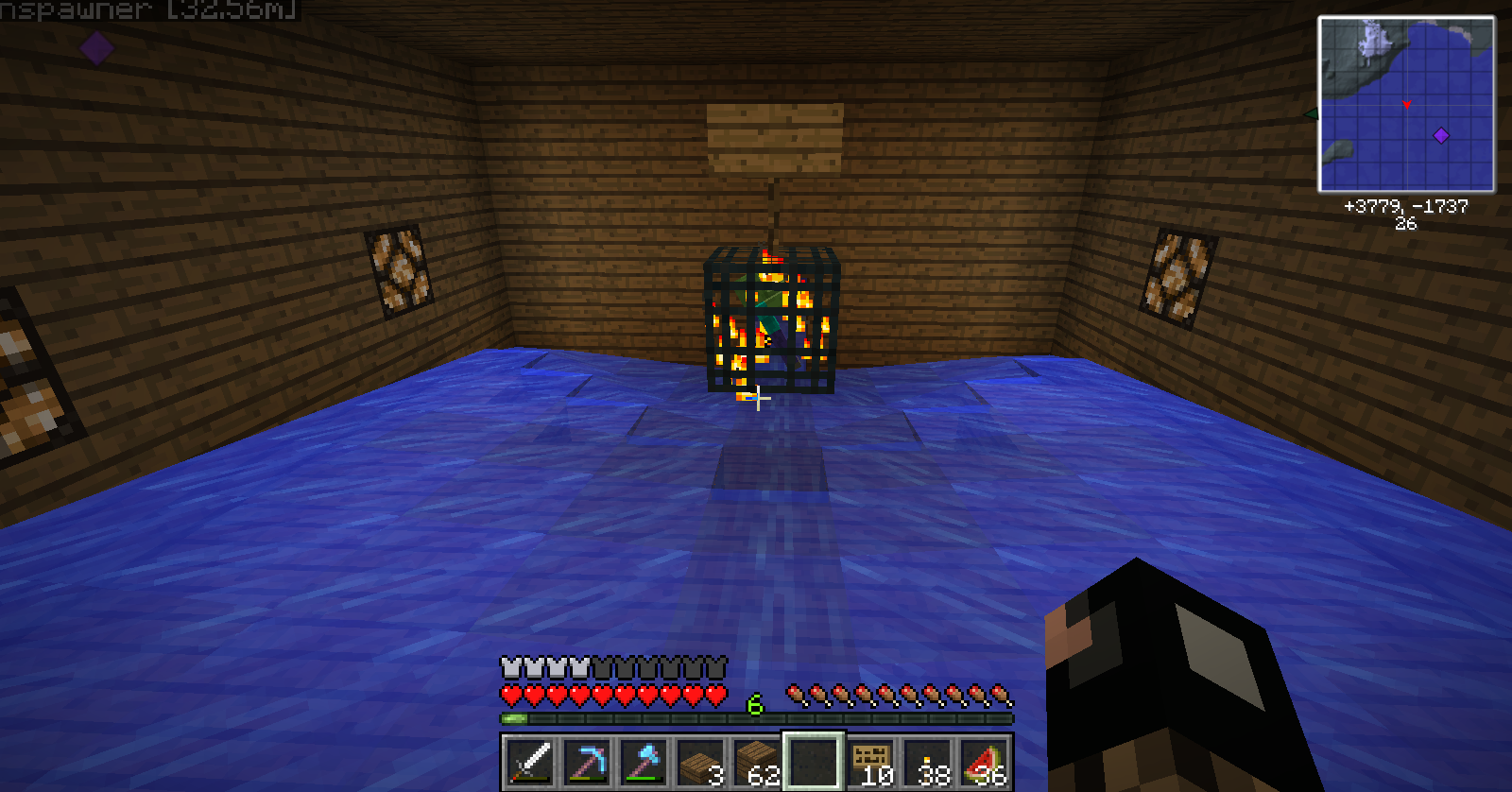Click the purple diamond waypoint on minimap

point(1441,135)
